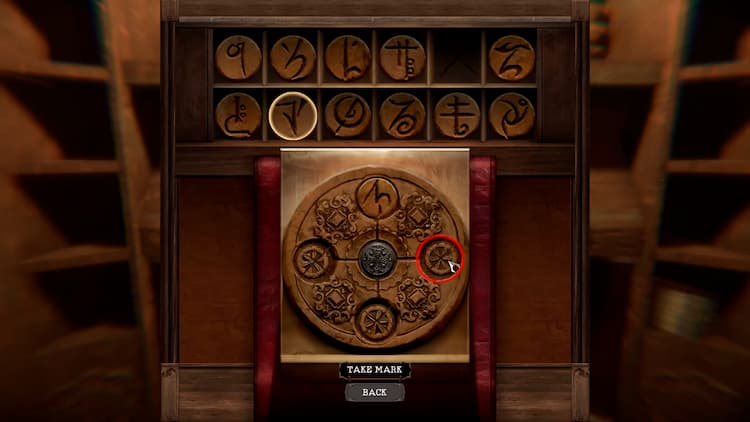Select the left empty slot on the disc
Screen dimensions: 750x422
pyautogui.click(x=314, y=260)
